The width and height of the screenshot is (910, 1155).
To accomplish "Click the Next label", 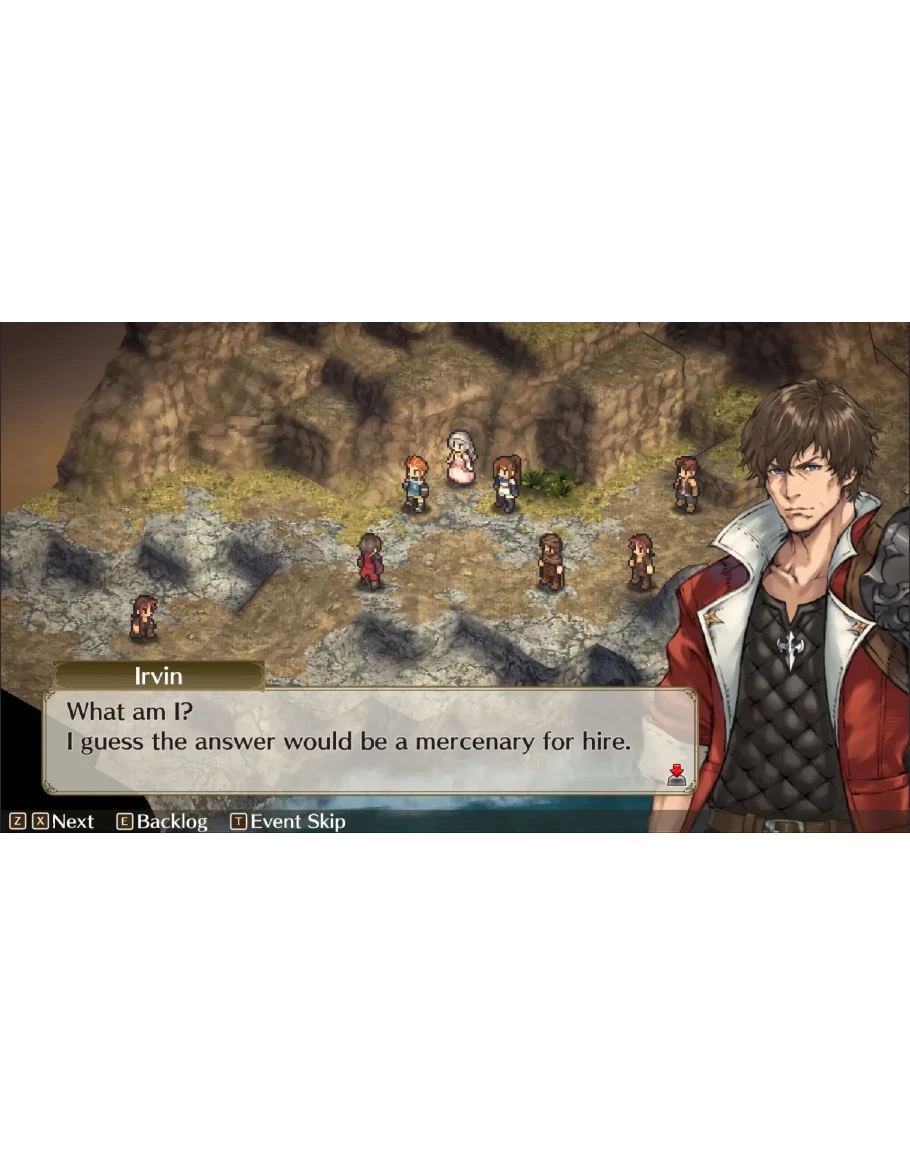I will 72,822.
